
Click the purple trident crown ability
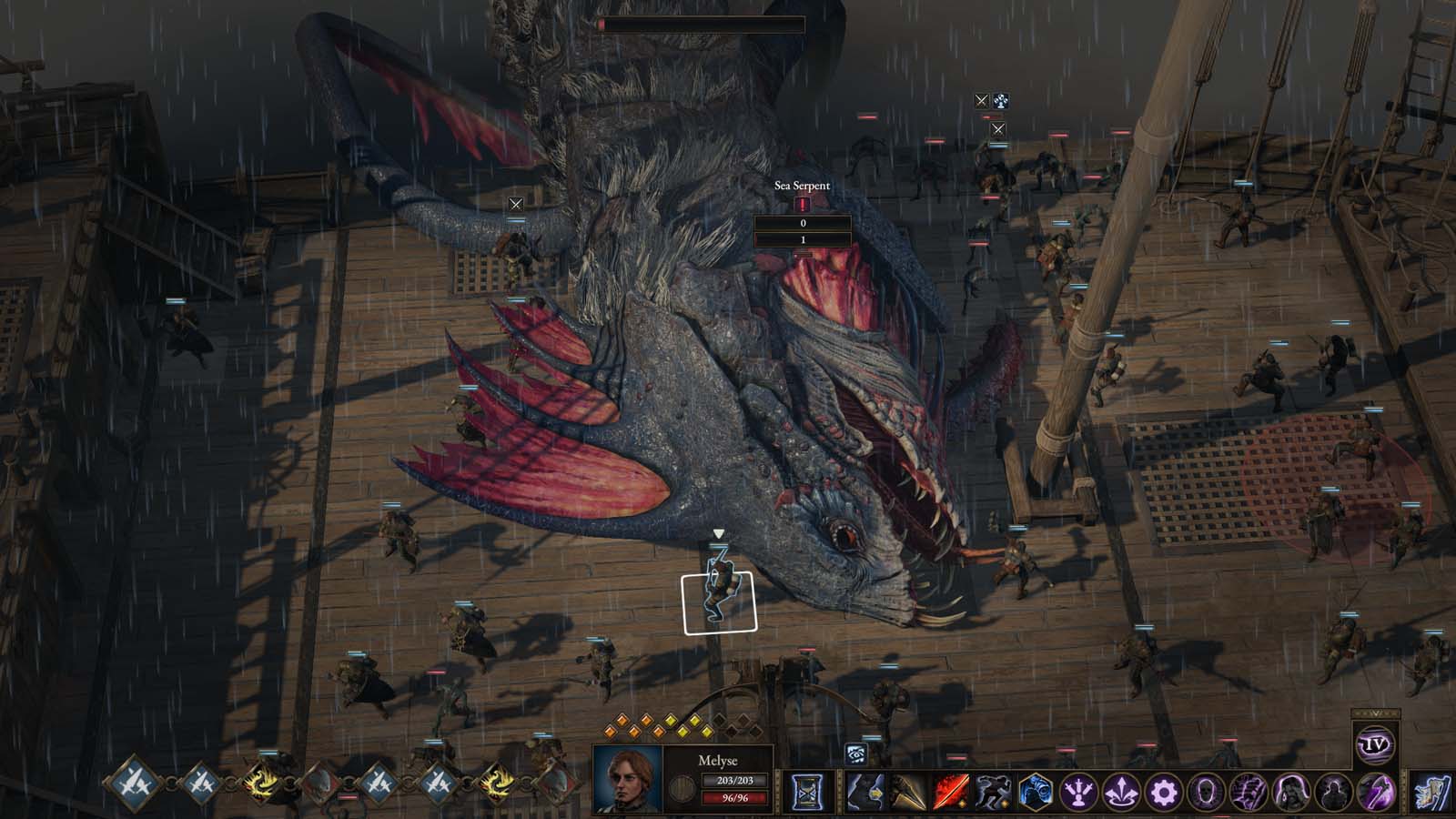tap(1079, 794)
